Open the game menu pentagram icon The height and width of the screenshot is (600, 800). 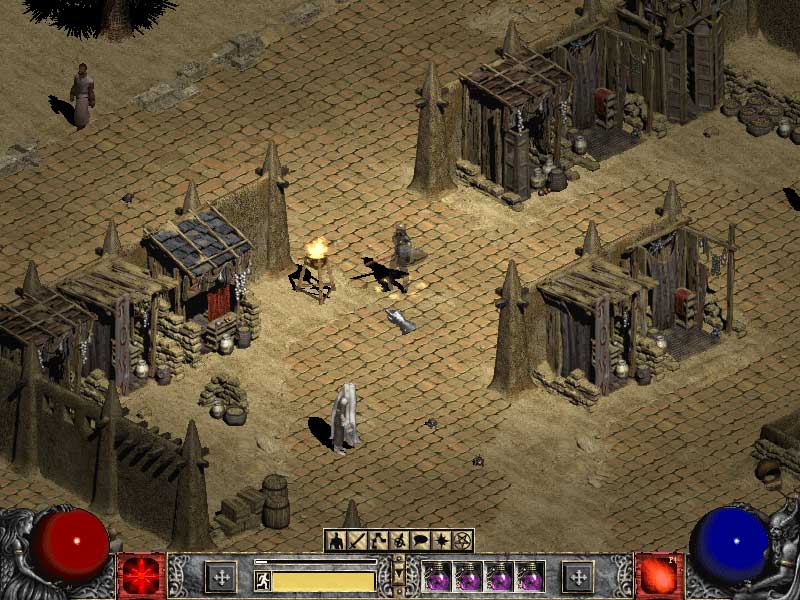[x=461, y=541]
